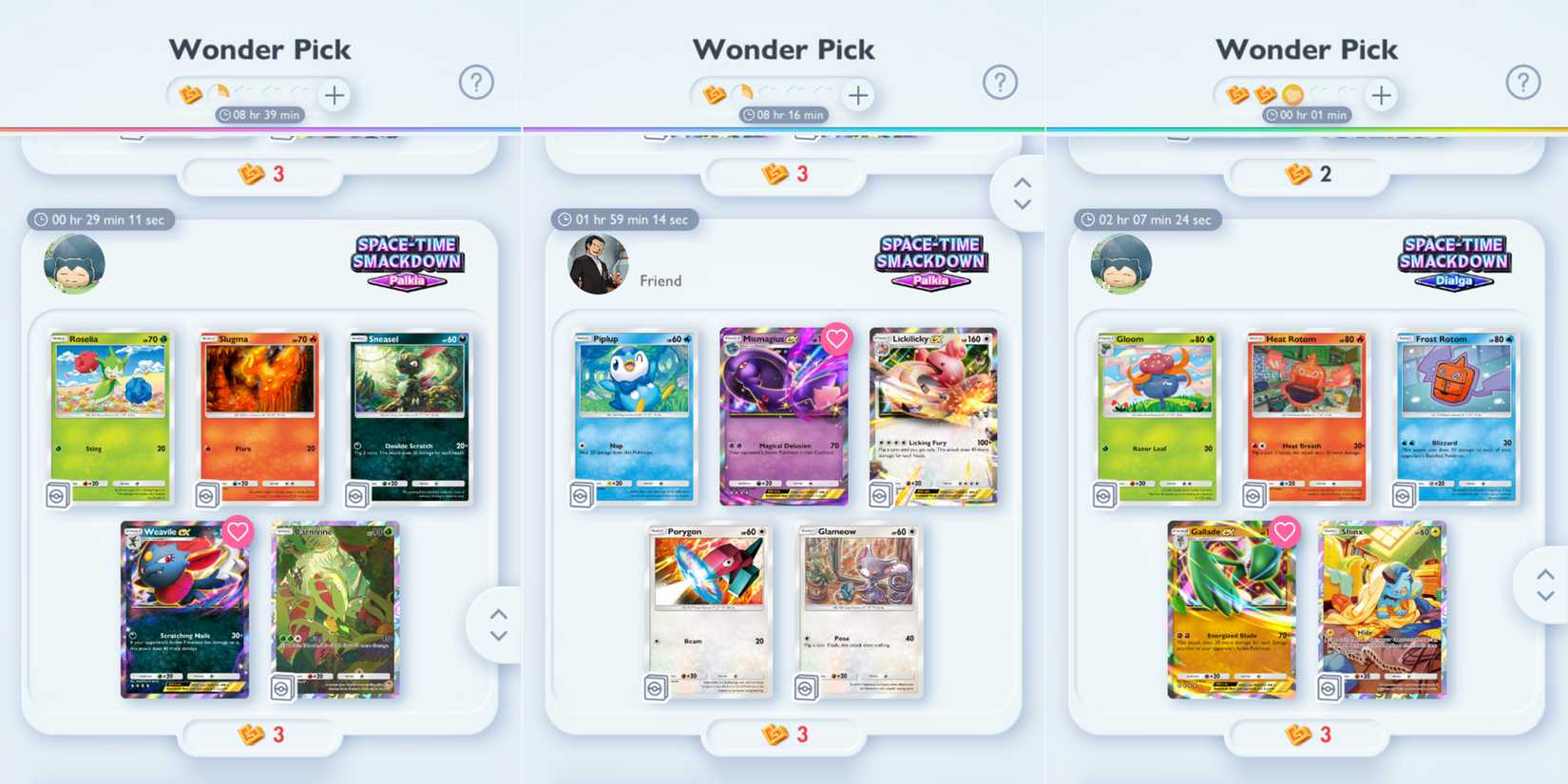Click the Space-Time Smackdown Palkia booster logo
The image size is (1568, 784).
(409, 259)
